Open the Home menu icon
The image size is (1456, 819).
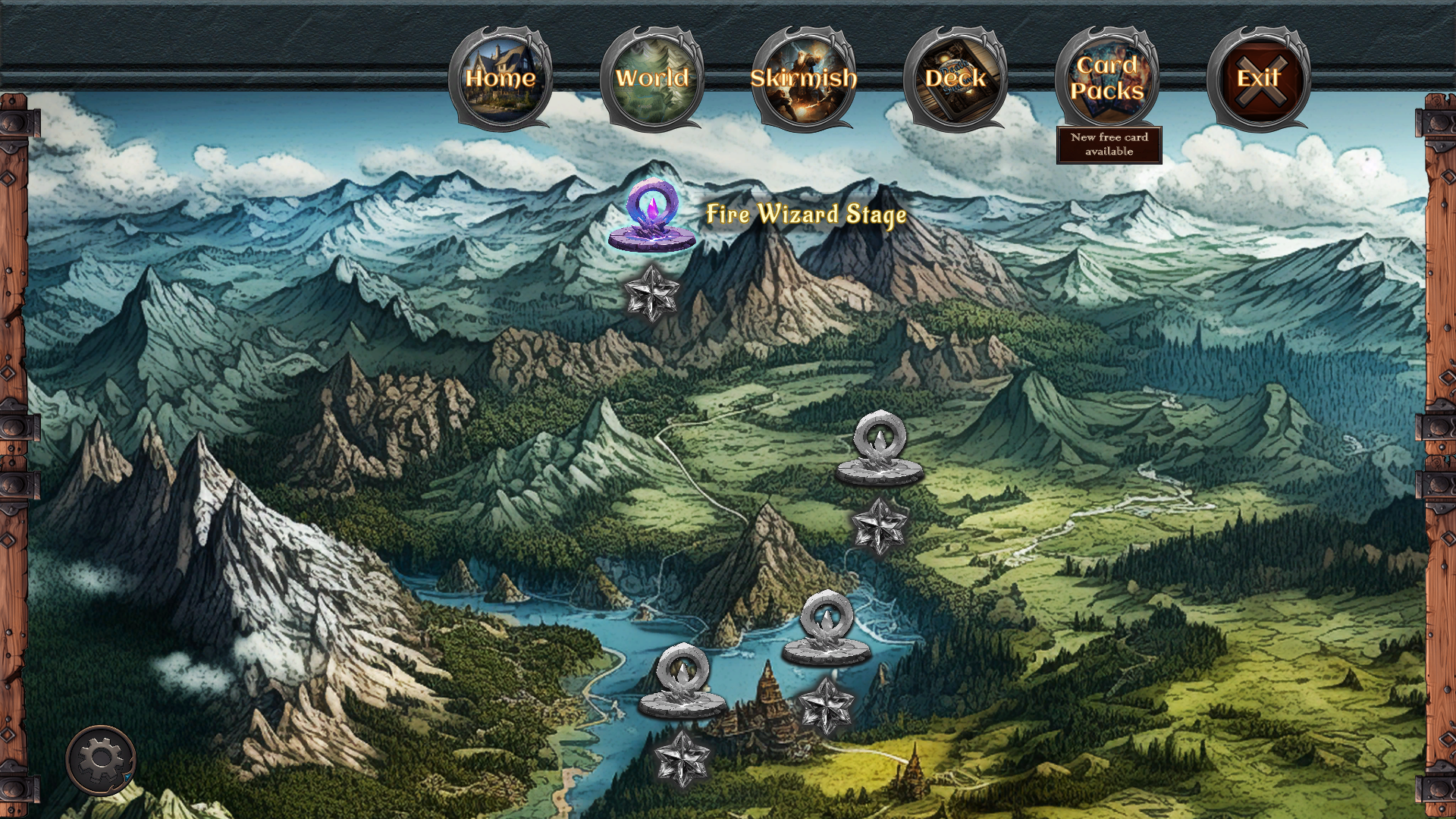[503, 76]
